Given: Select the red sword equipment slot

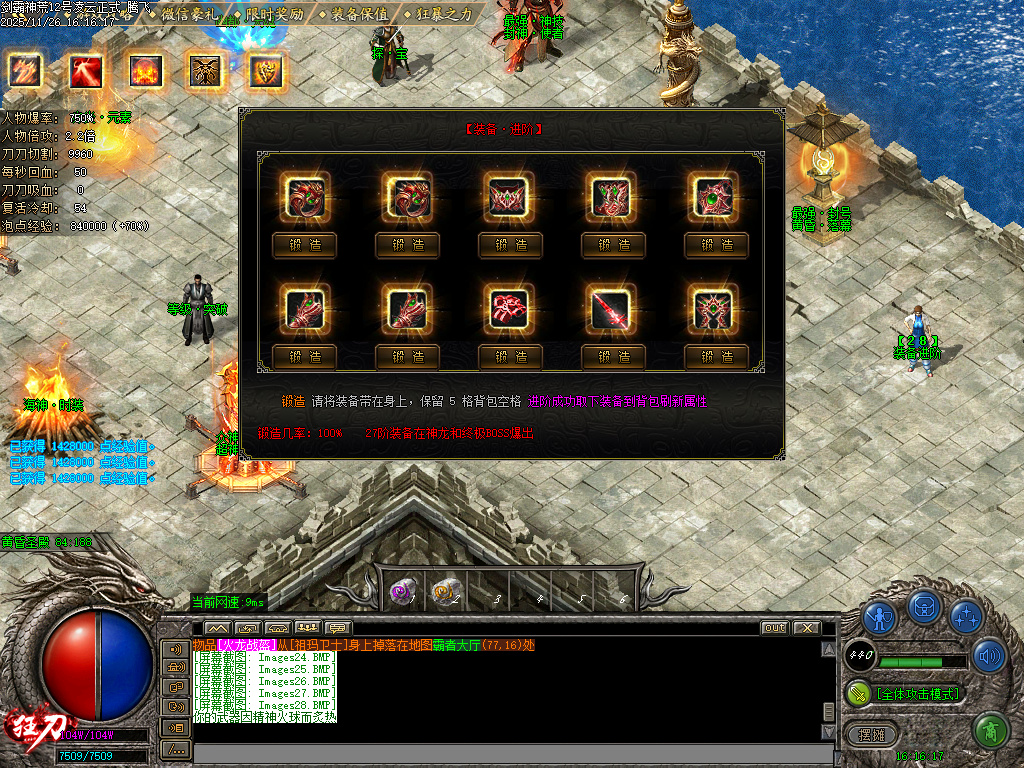Looking at the screenshot, I should click(613, 309).
